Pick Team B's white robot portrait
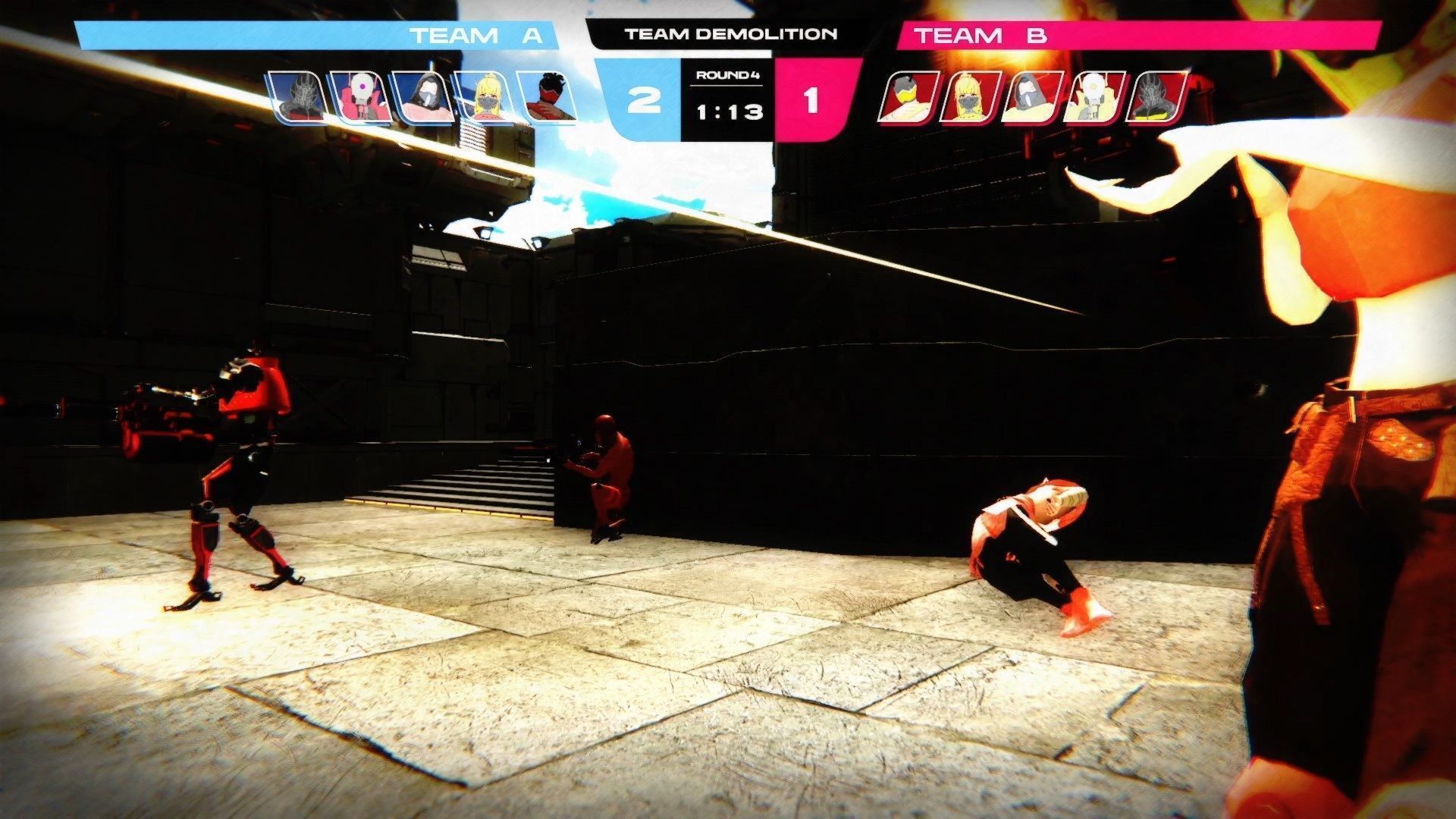This screenshot has width=1456, height=819. [x=1093, y=97]
